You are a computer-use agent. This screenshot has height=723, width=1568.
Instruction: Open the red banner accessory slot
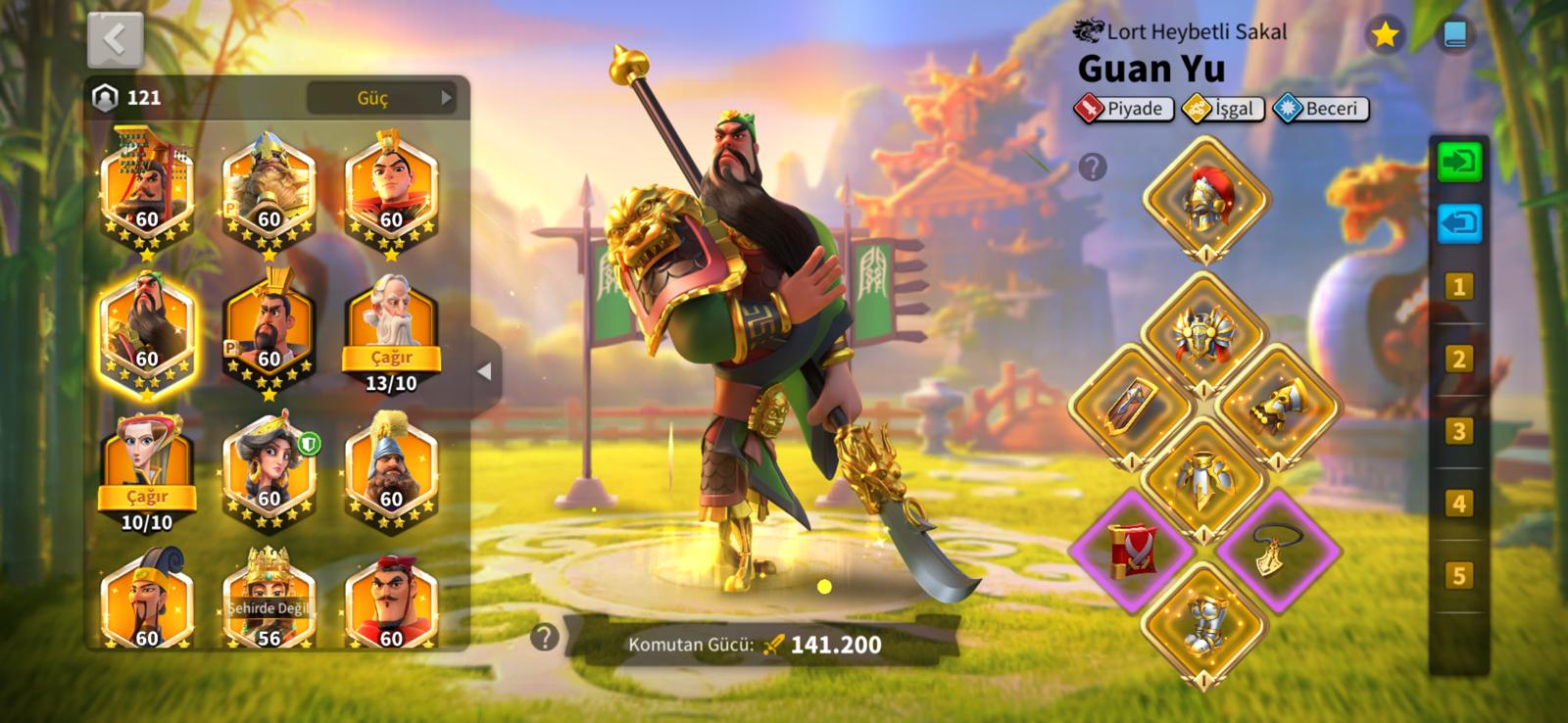(1132, 549)
